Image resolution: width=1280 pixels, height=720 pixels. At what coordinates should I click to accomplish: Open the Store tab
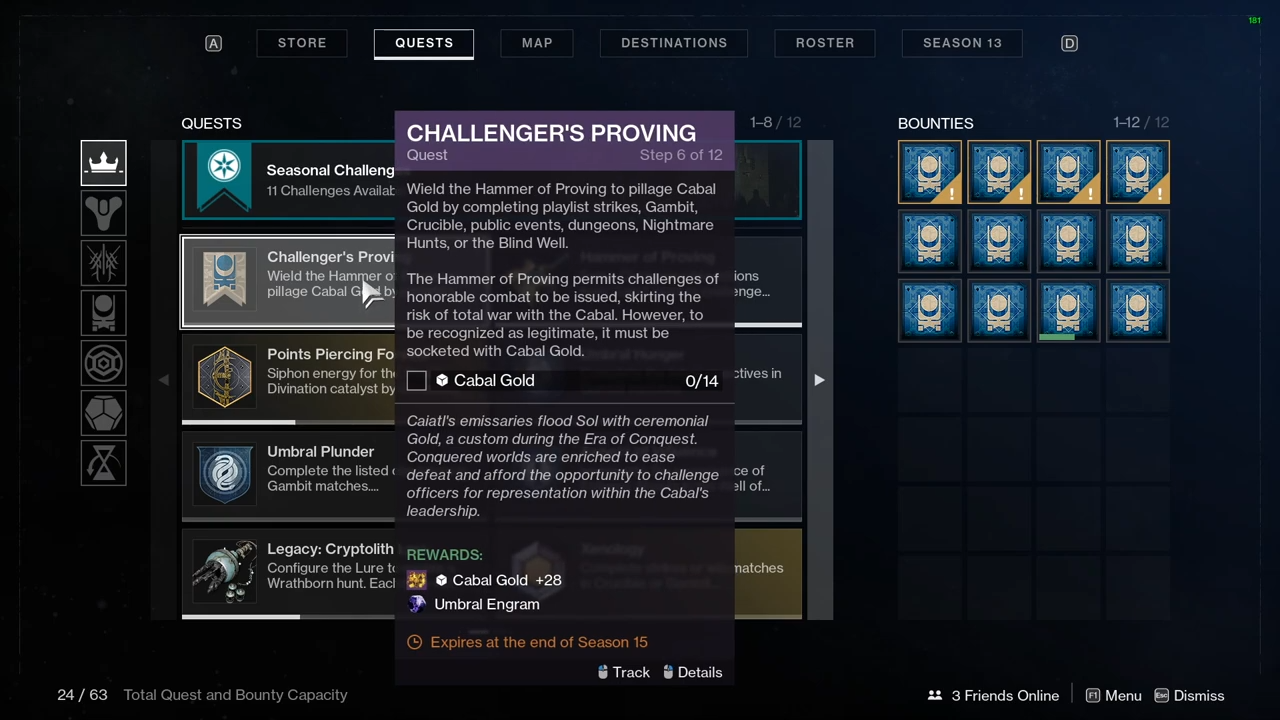[x=302, y=43]
